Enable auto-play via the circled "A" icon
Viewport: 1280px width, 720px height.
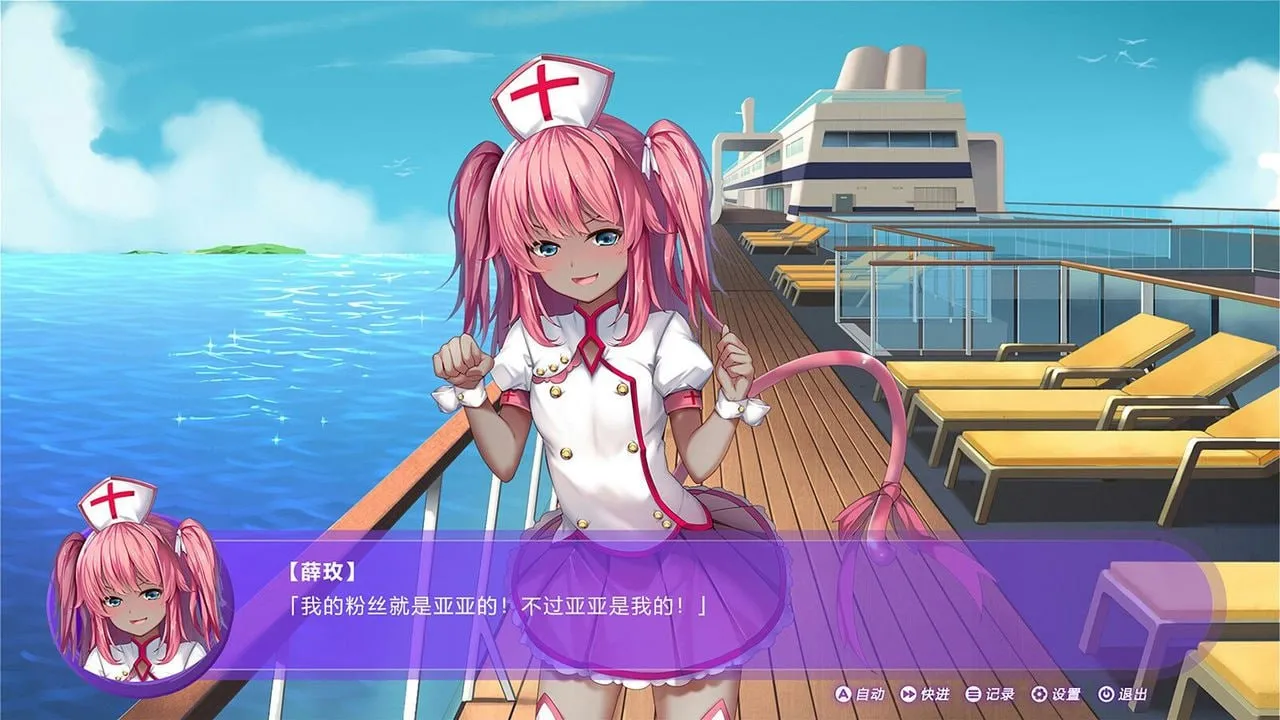tap(843, 694)
